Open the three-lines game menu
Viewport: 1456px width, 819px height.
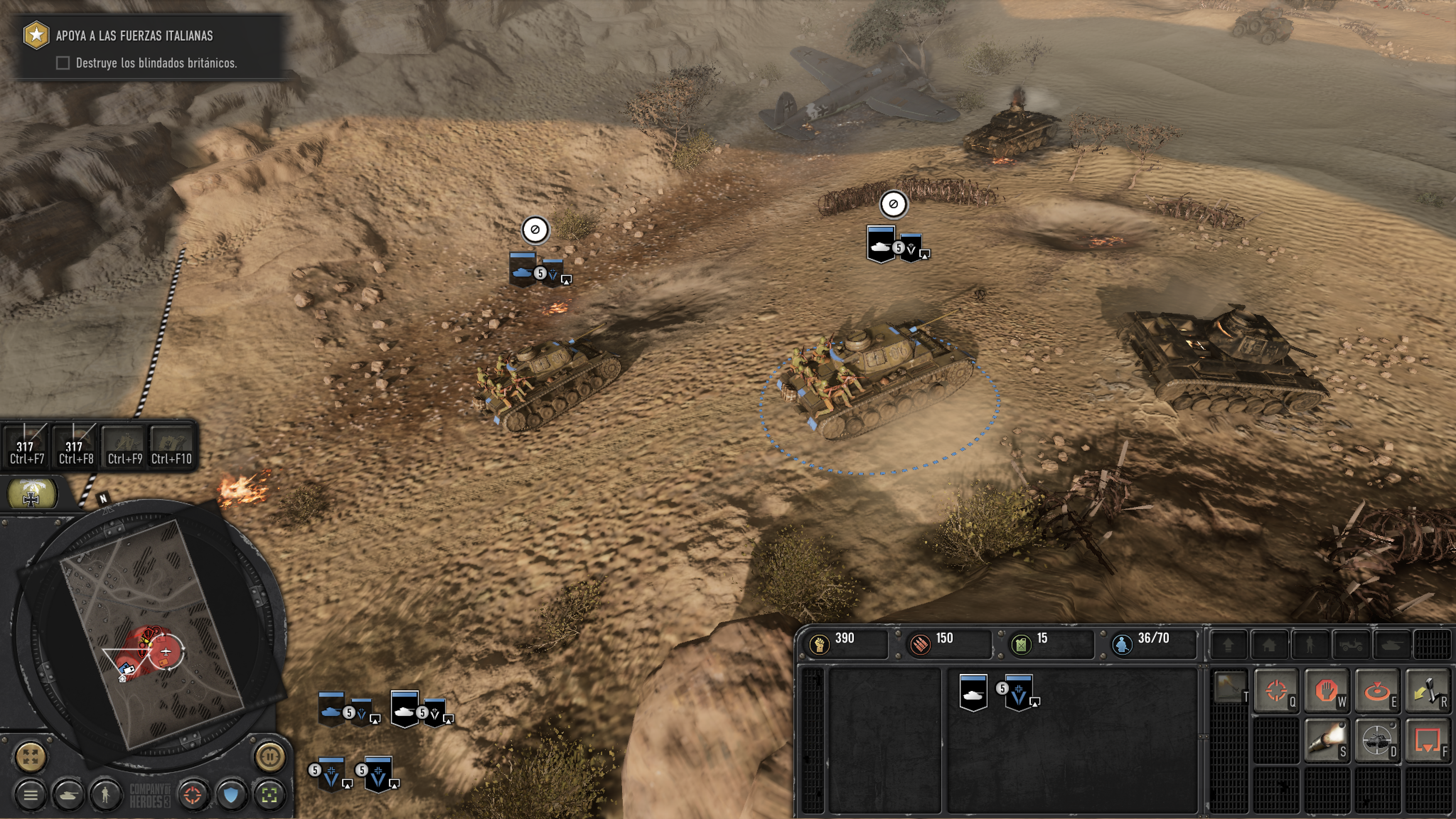31,795
